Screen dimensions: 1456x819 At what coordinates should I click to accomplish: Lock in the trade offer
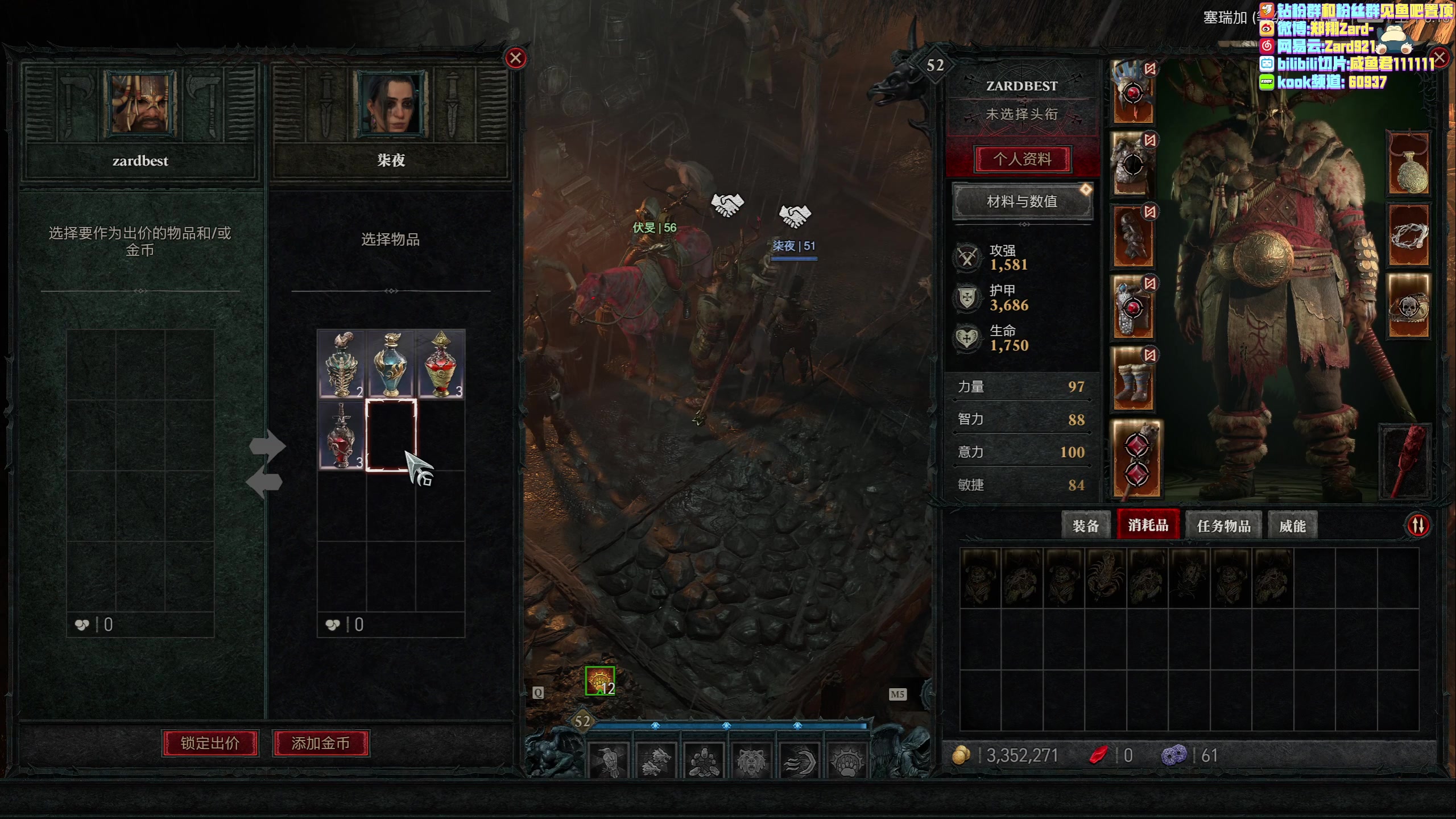tap(210, 743)
